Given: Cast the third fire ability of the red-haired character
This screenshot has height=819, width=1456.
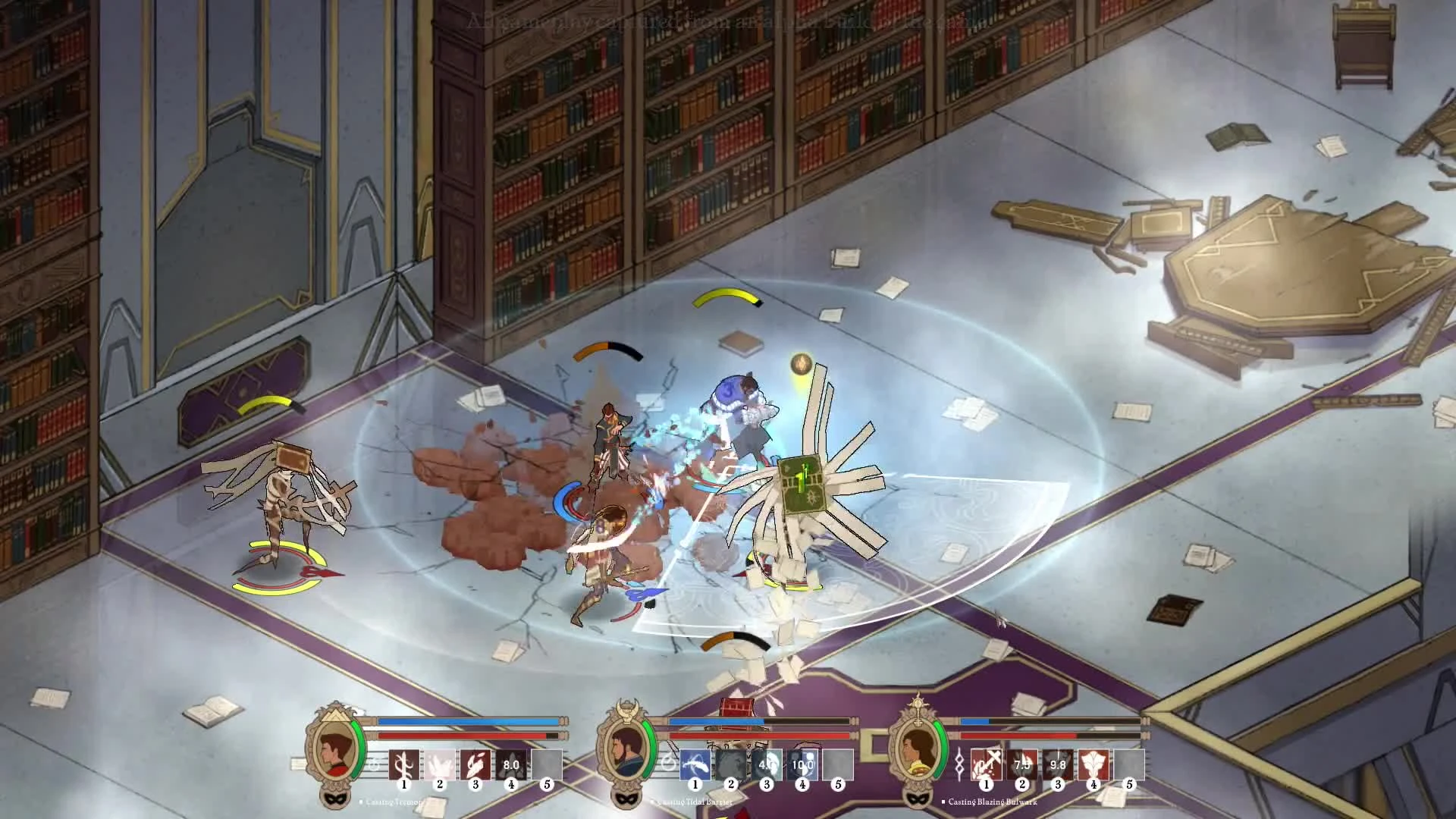Looking at the screenshot, I should [x=476, y=766].
